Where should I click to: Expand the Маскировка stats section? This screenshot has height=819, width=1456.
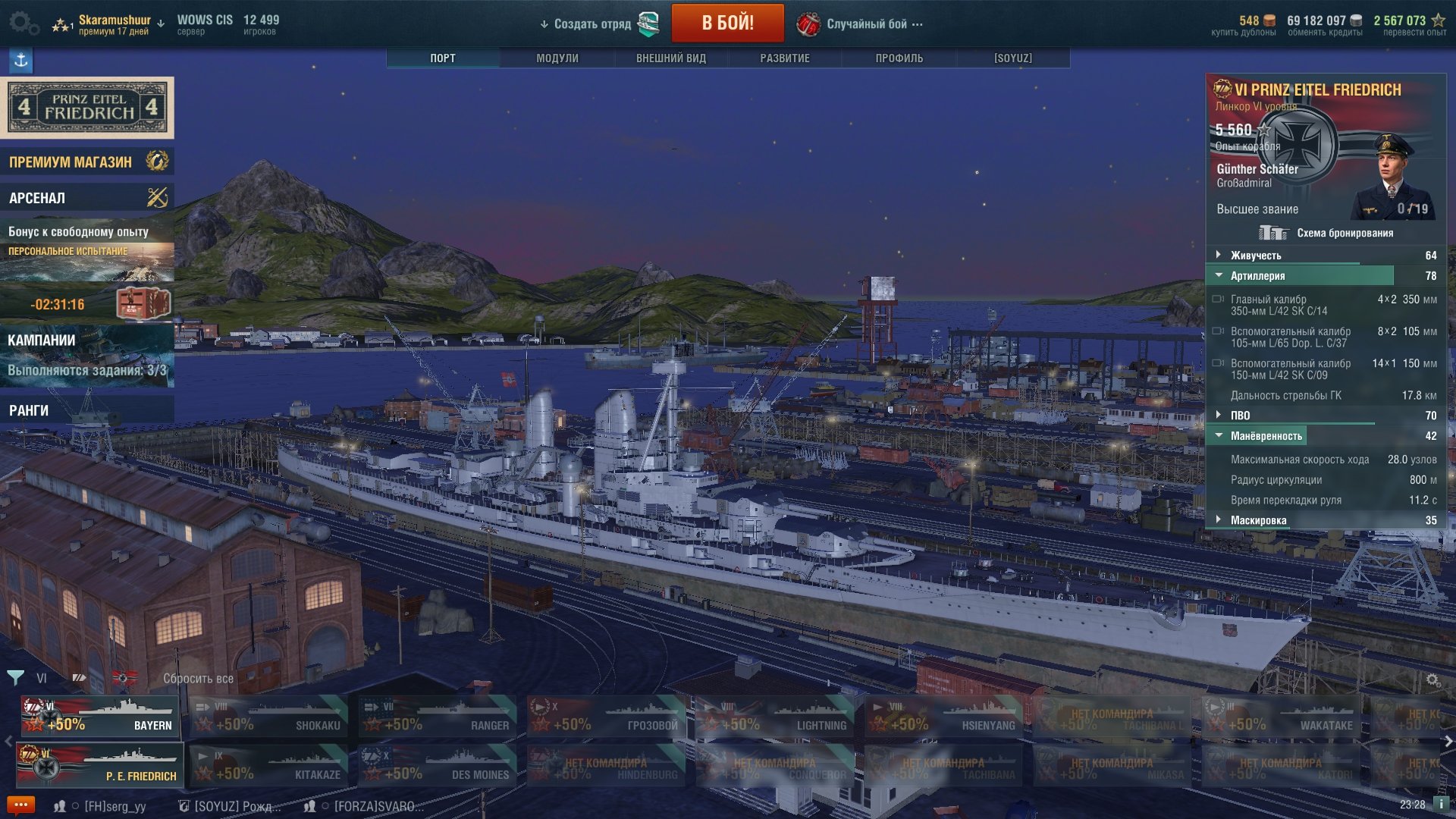point(1258,520)
